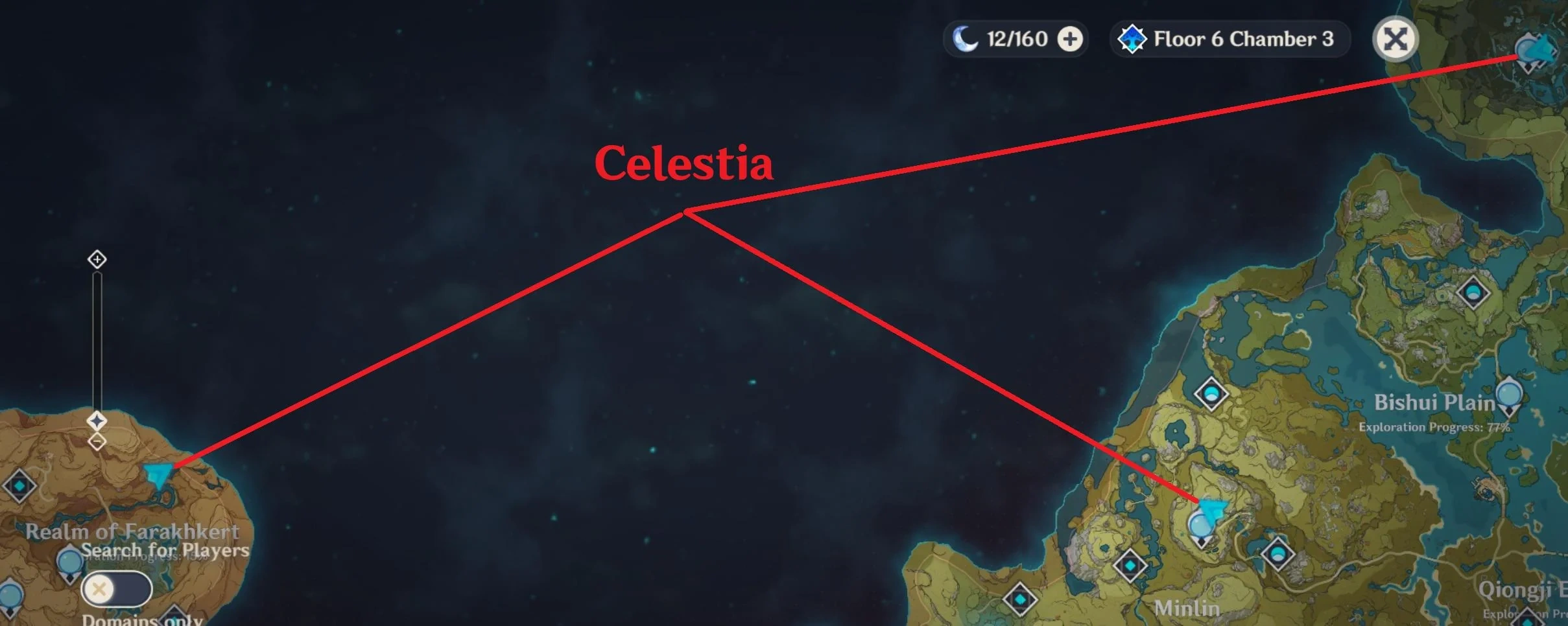Click the Search for Players button
Screen dimensions: 1568x626
click(x=166, y=550)
